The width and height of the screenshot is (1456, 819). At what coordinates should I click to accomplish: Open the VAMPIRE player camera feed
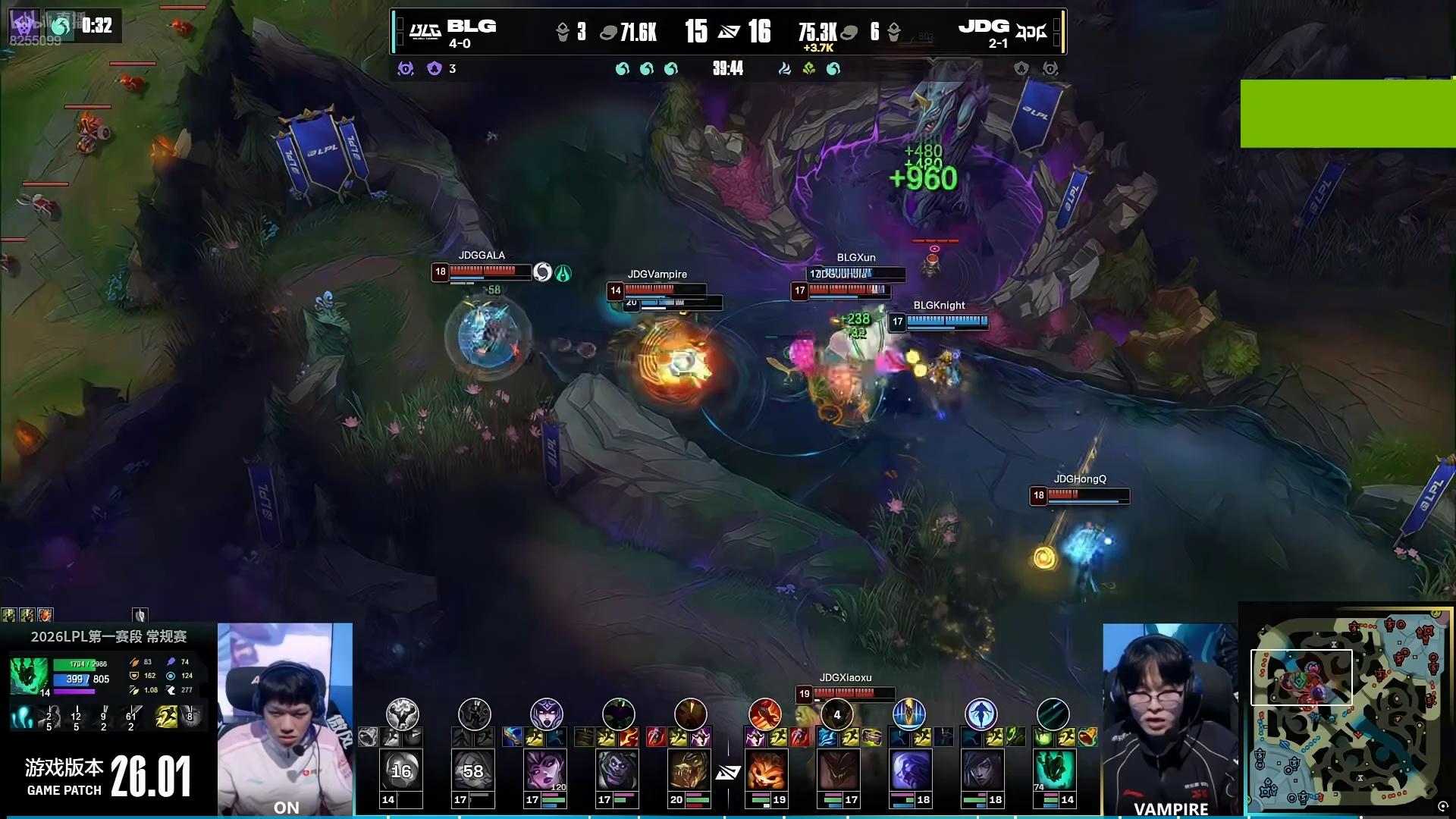pyautogui.click(x=1170, y=717)
